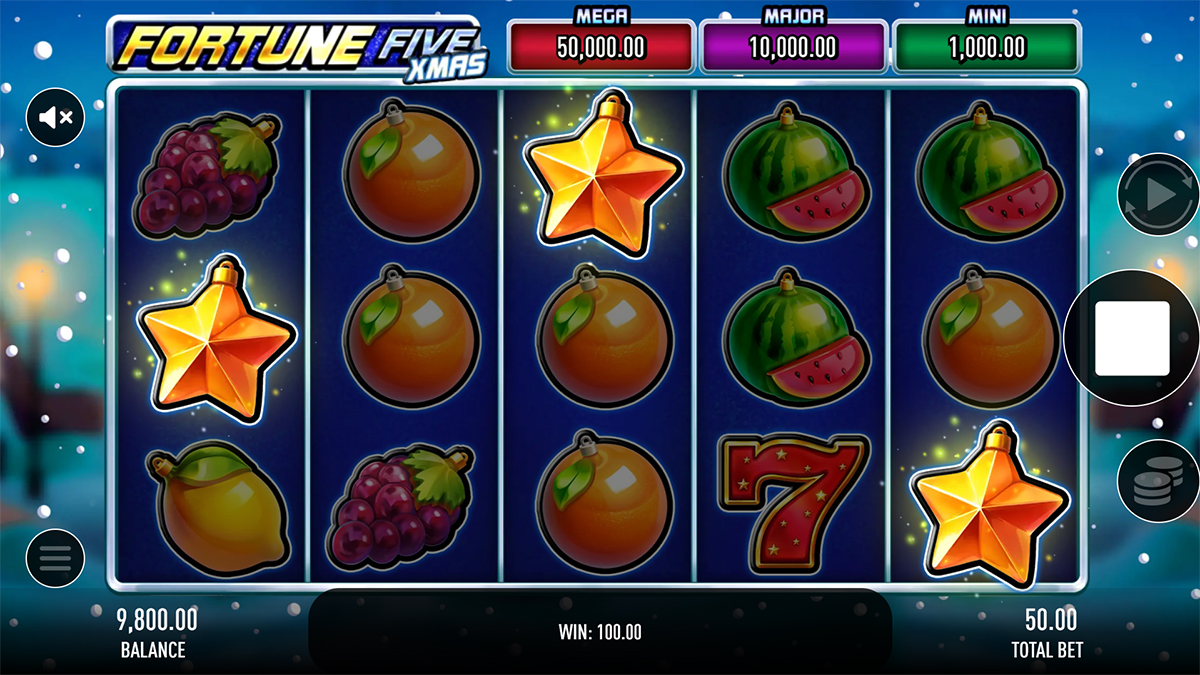Start autoplay with the circular play icon
This screenshot has height=675, width=1200.
[1157, 194]
